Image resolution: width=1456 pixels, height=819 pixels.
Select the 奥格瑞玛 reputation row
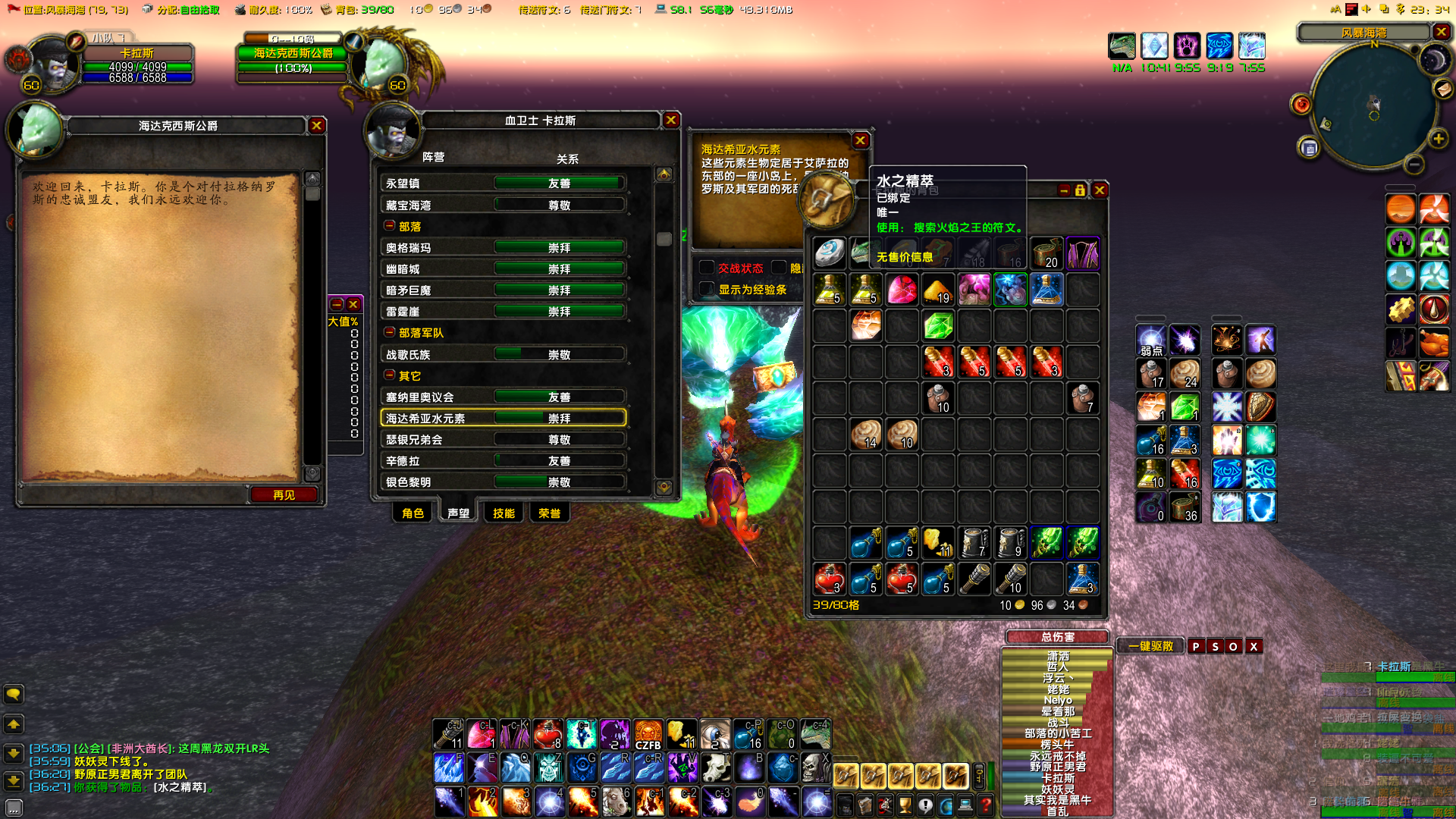503,247
